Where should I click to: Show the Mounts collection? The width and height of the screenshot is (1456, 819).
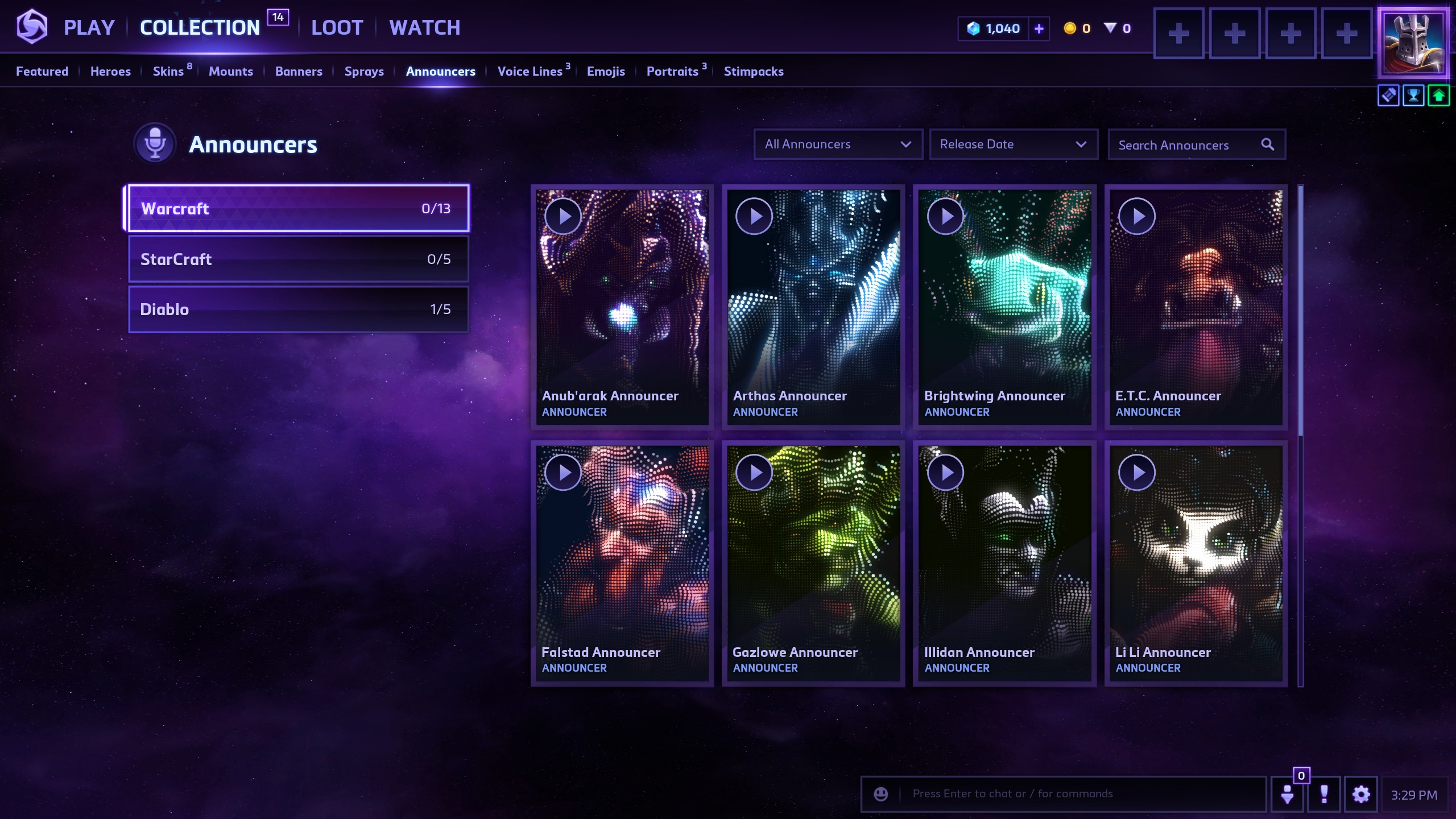point(230,71)
